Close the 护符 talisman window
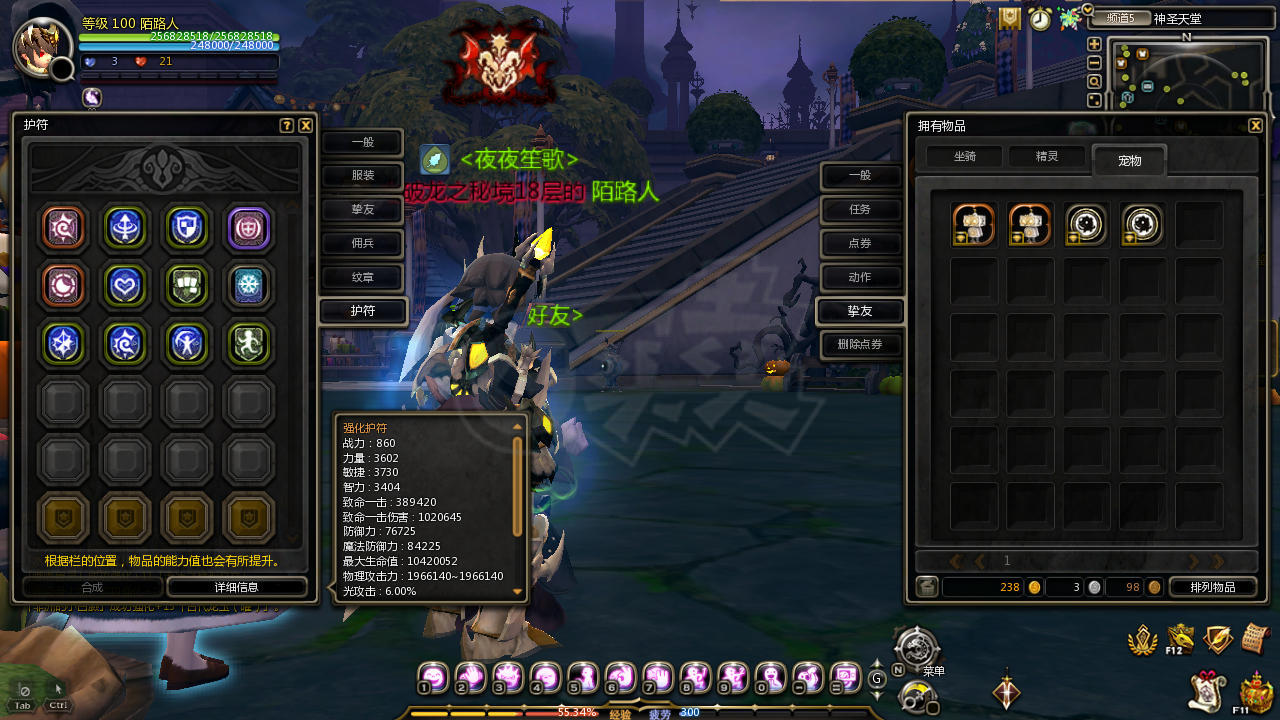Screen dimensions: 1280x720 pos(306,126)
